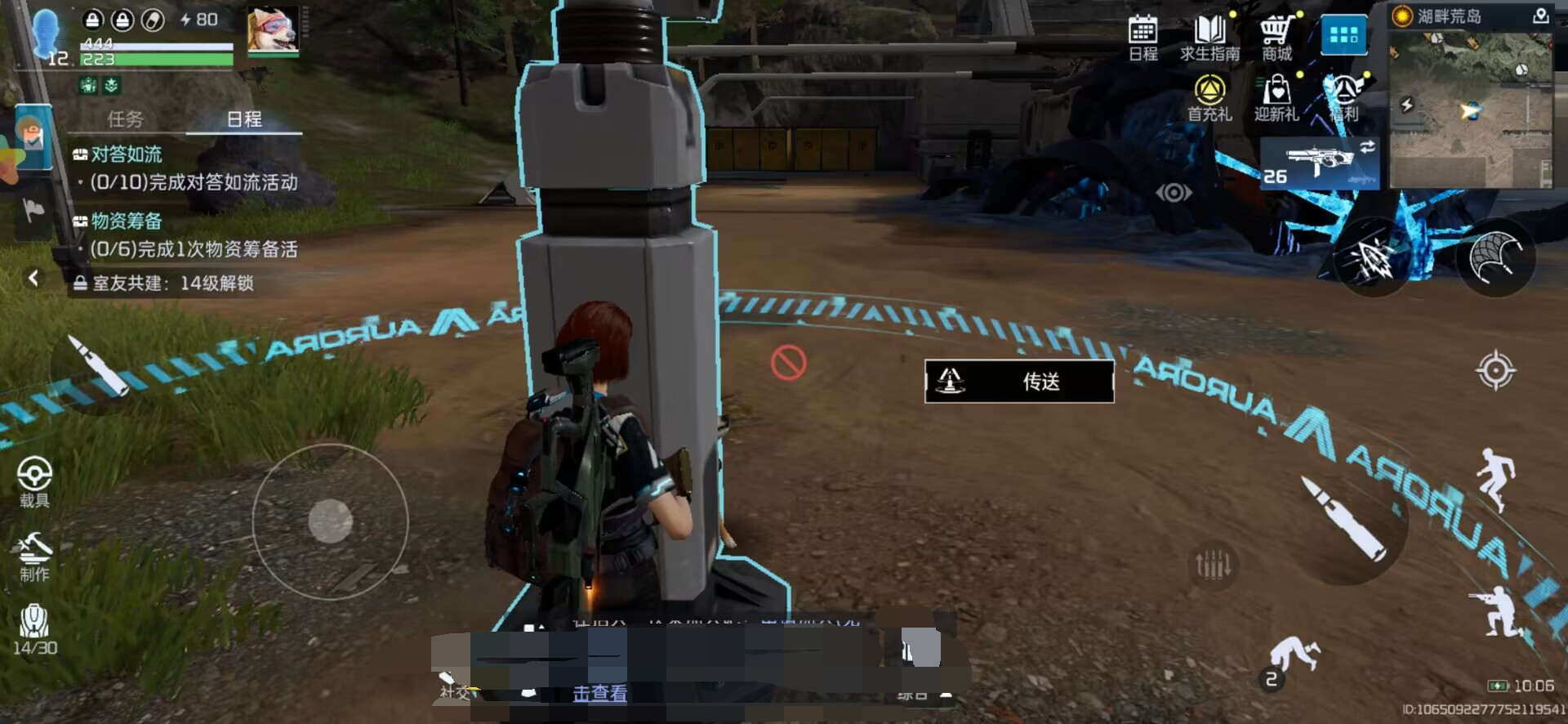Screen dimensions: 1568x724
Task: Open the backpack showing 14/30
Action: click(x=34, y=629)
